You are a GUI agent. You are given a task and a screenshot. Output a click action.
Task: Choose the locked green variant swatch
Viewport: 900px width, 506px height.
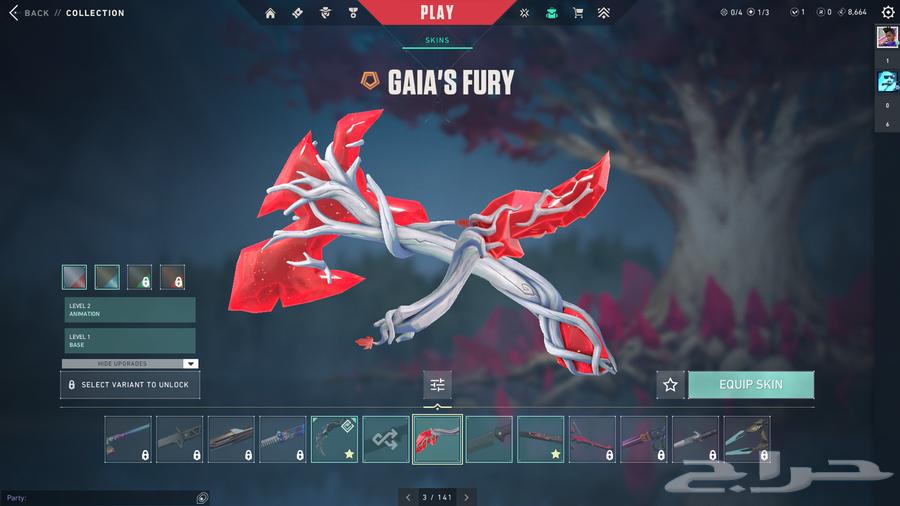point(140,277)
